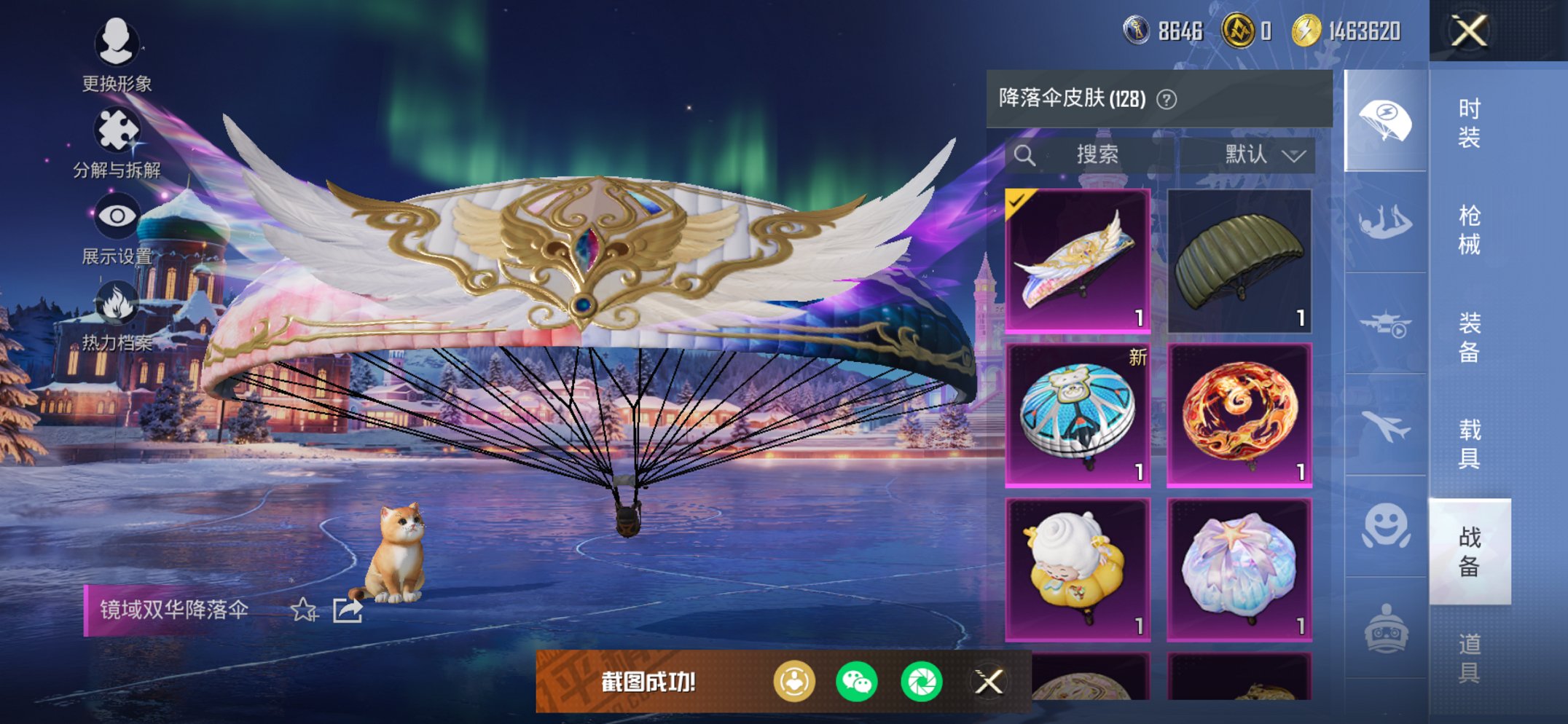Click the magnifier in the search bar
The width and height of the screenshot is (1568, 724).
(1026, 154)
